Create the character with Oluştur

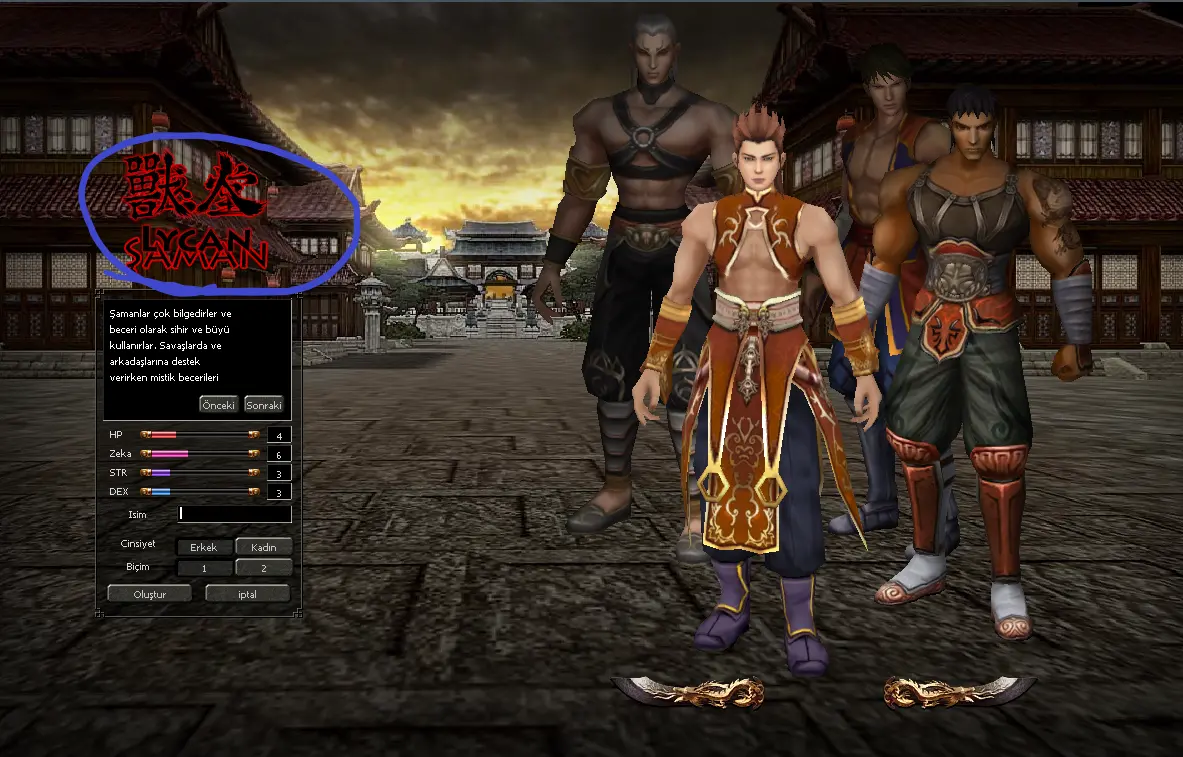click(x=149, y=593)
